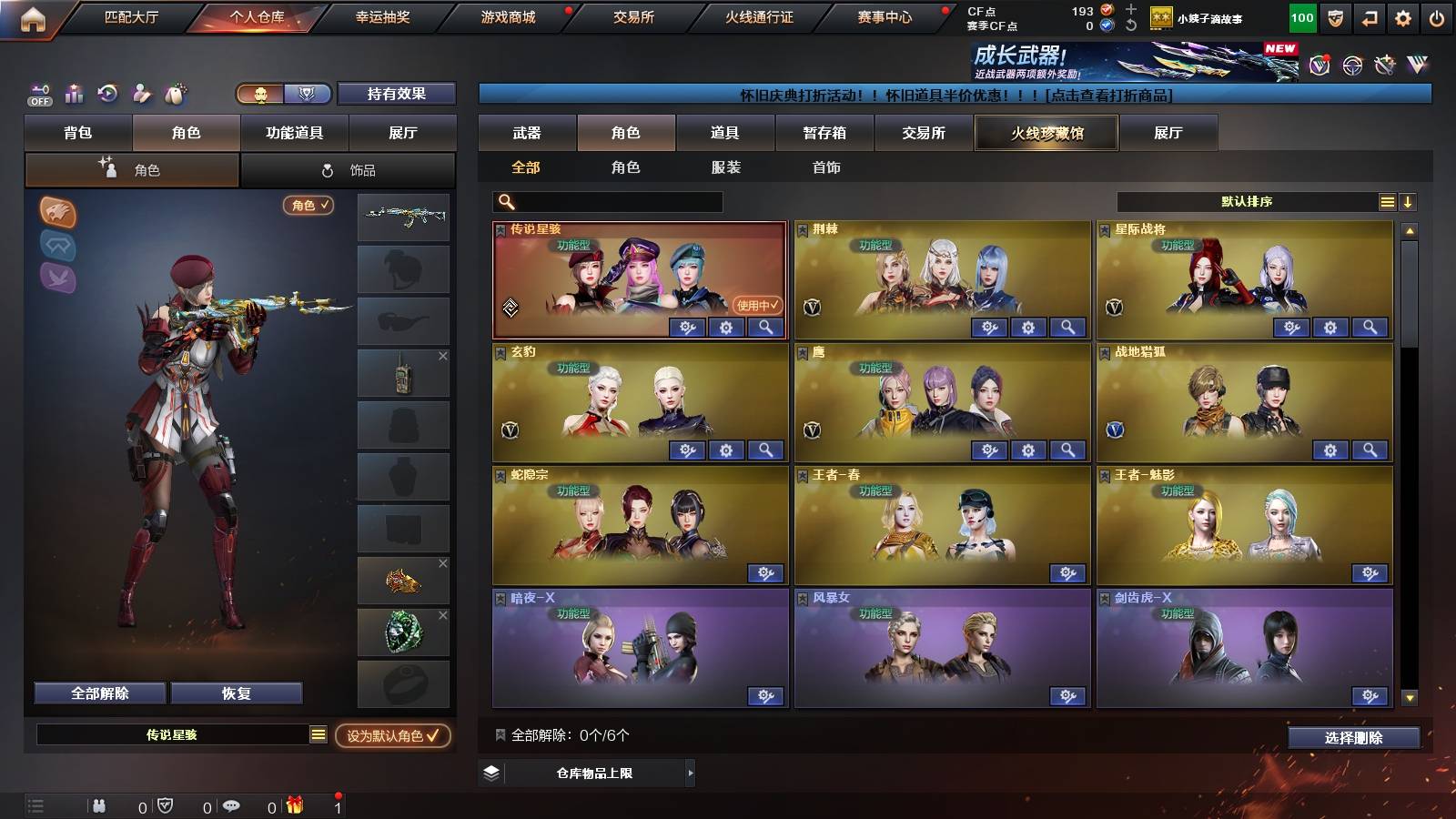Screen dimensions: 1456x819
Task: Open the 交易所 menu at the top
Action: (632, 15)
